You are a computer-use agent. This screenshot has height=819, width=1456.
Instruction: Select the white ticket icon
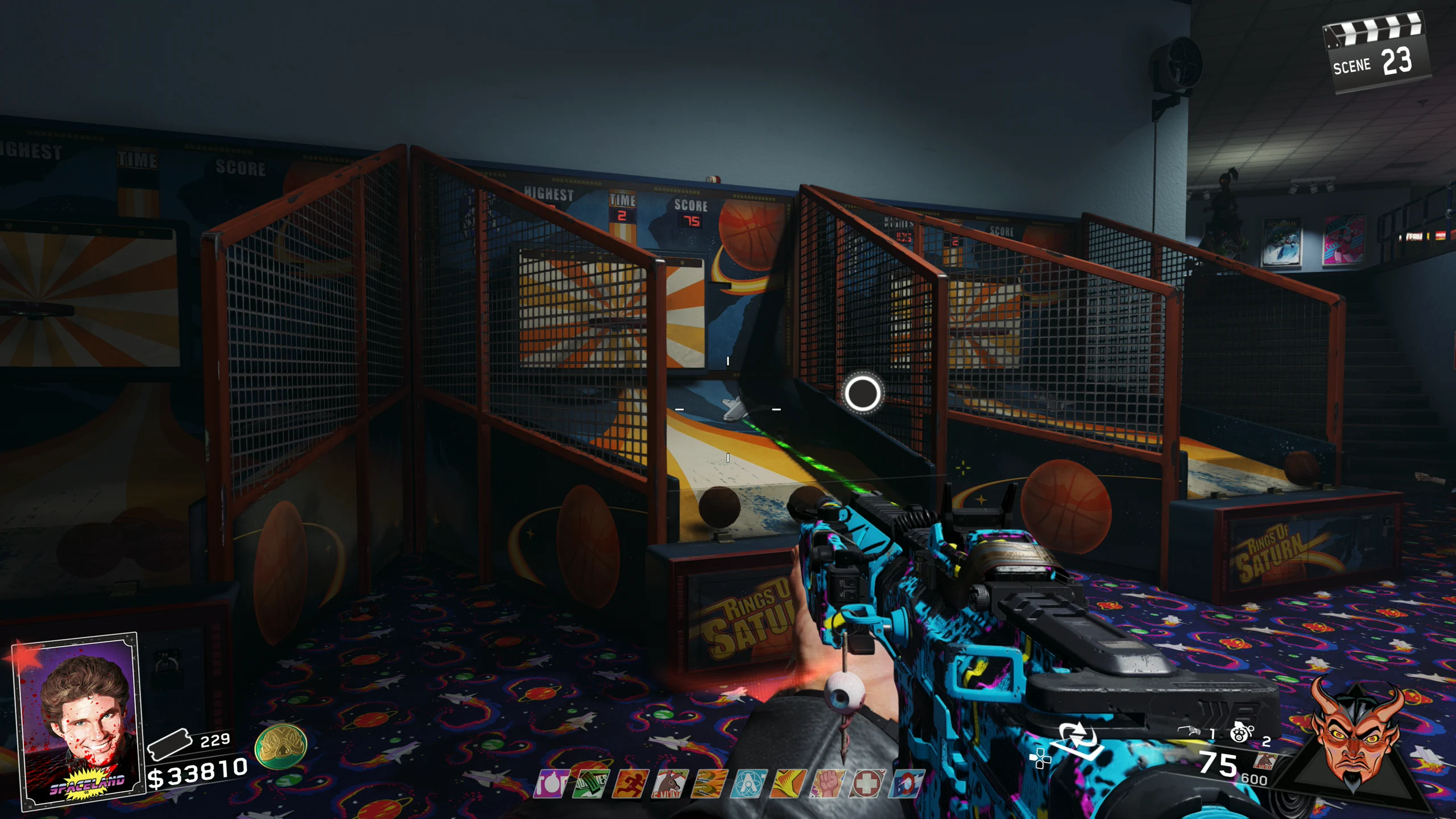point(169,744)
